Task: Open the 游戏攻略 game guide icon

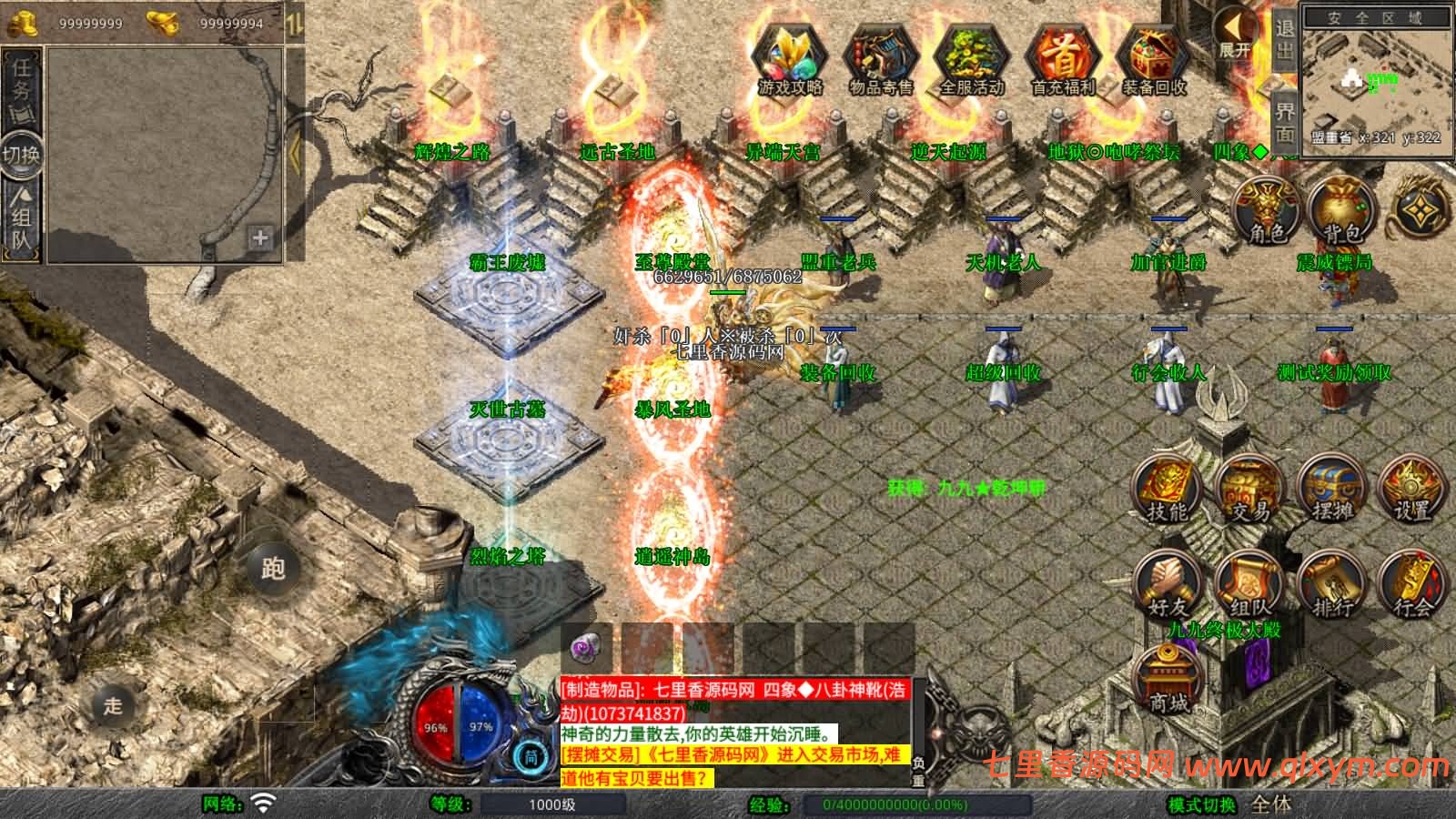Action: tap(790, 57)
